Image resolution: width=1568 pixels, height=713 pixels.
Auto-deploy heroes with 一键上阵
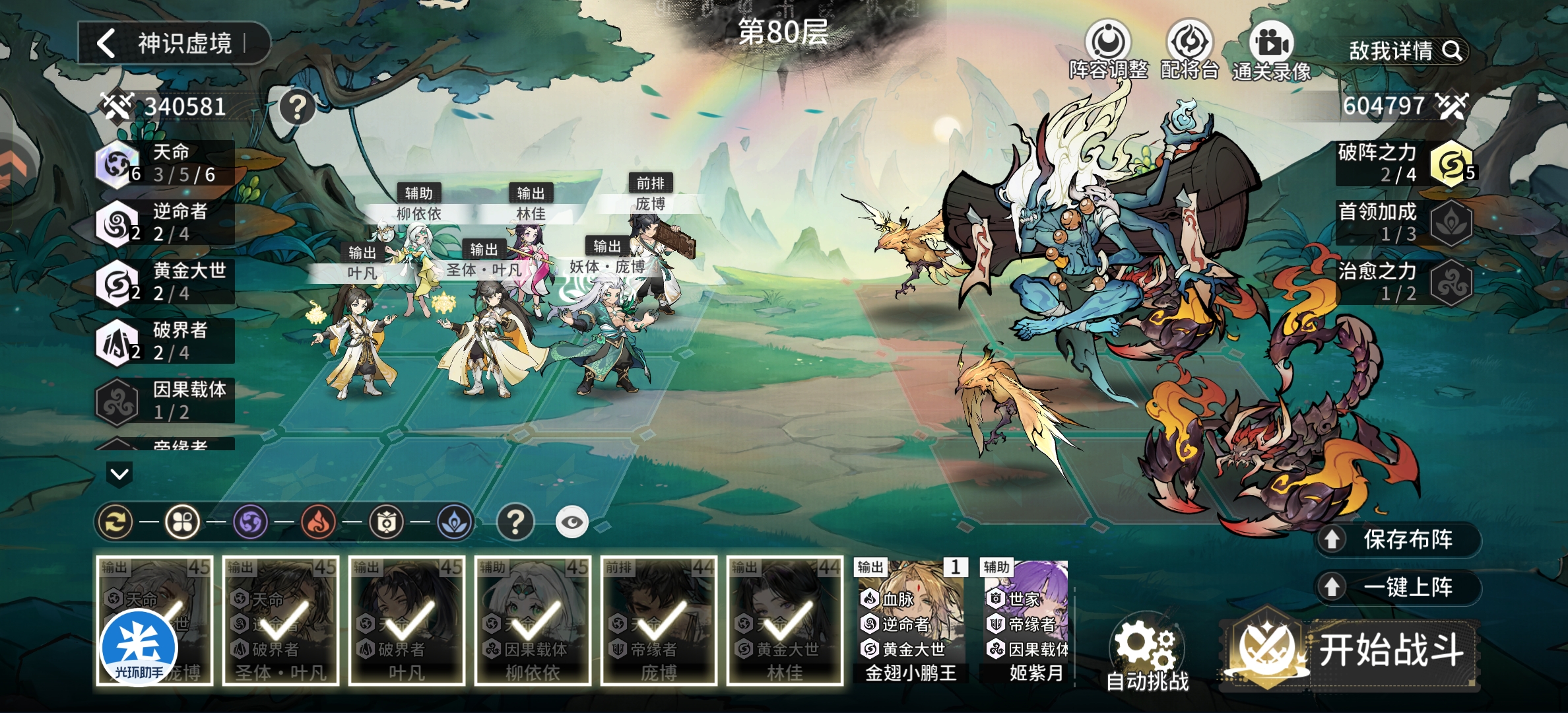click(x=1399, y=587)
